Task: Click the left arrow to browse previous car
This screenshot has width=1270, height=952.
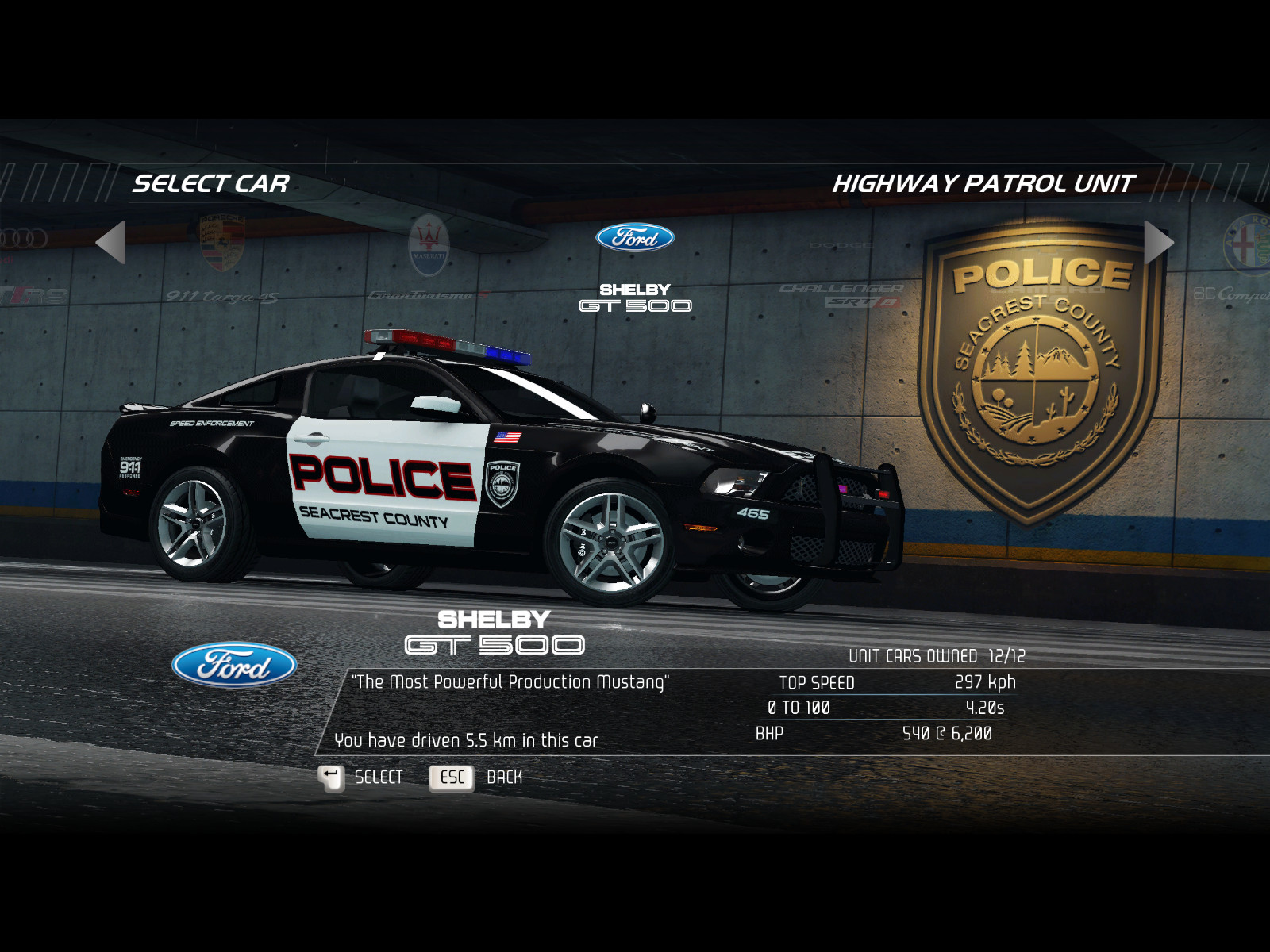Action: pyautogui.click(x=111, y=242)
